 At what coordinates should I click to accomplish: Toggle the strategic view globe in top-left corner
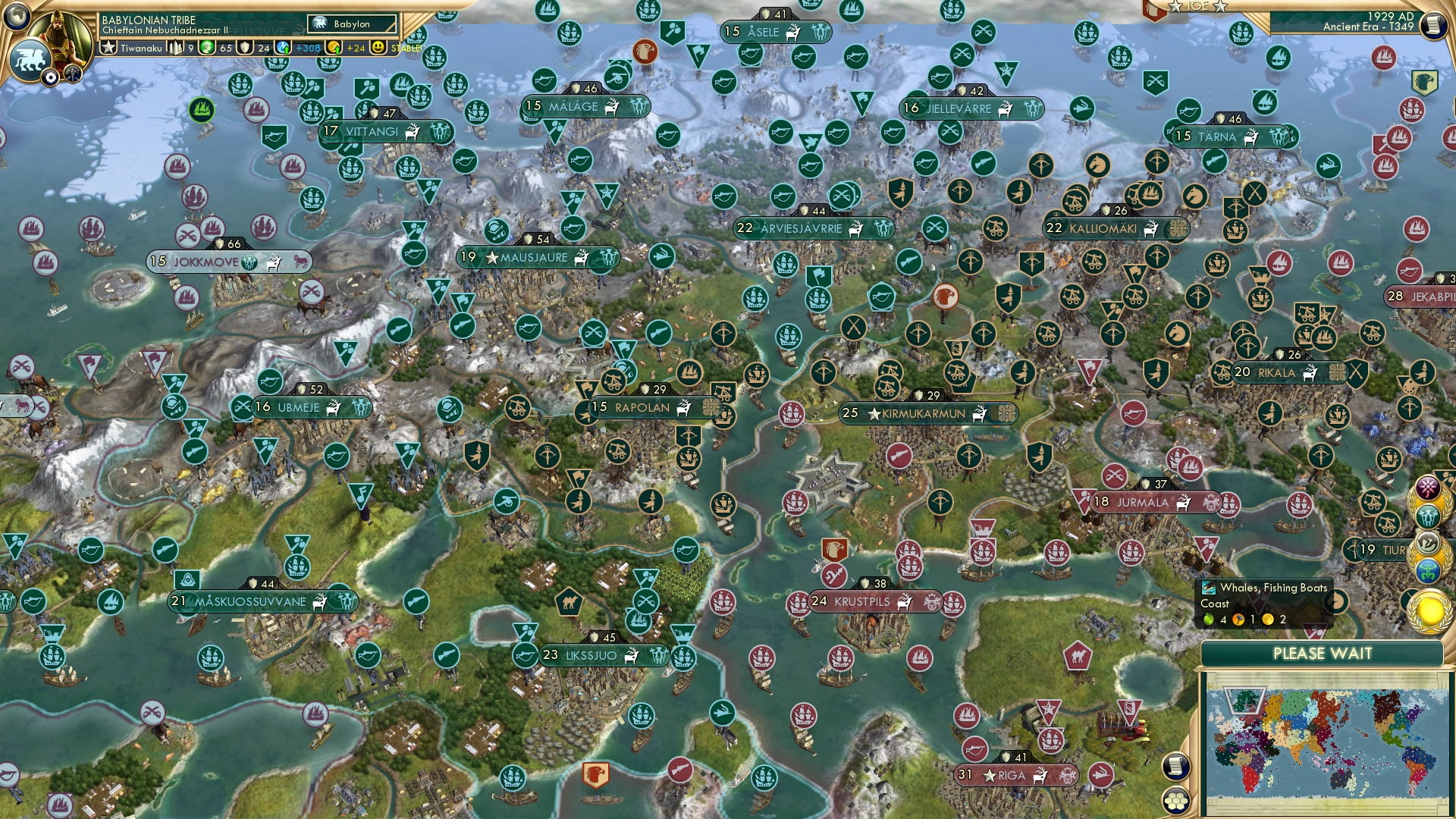(17, 17)
